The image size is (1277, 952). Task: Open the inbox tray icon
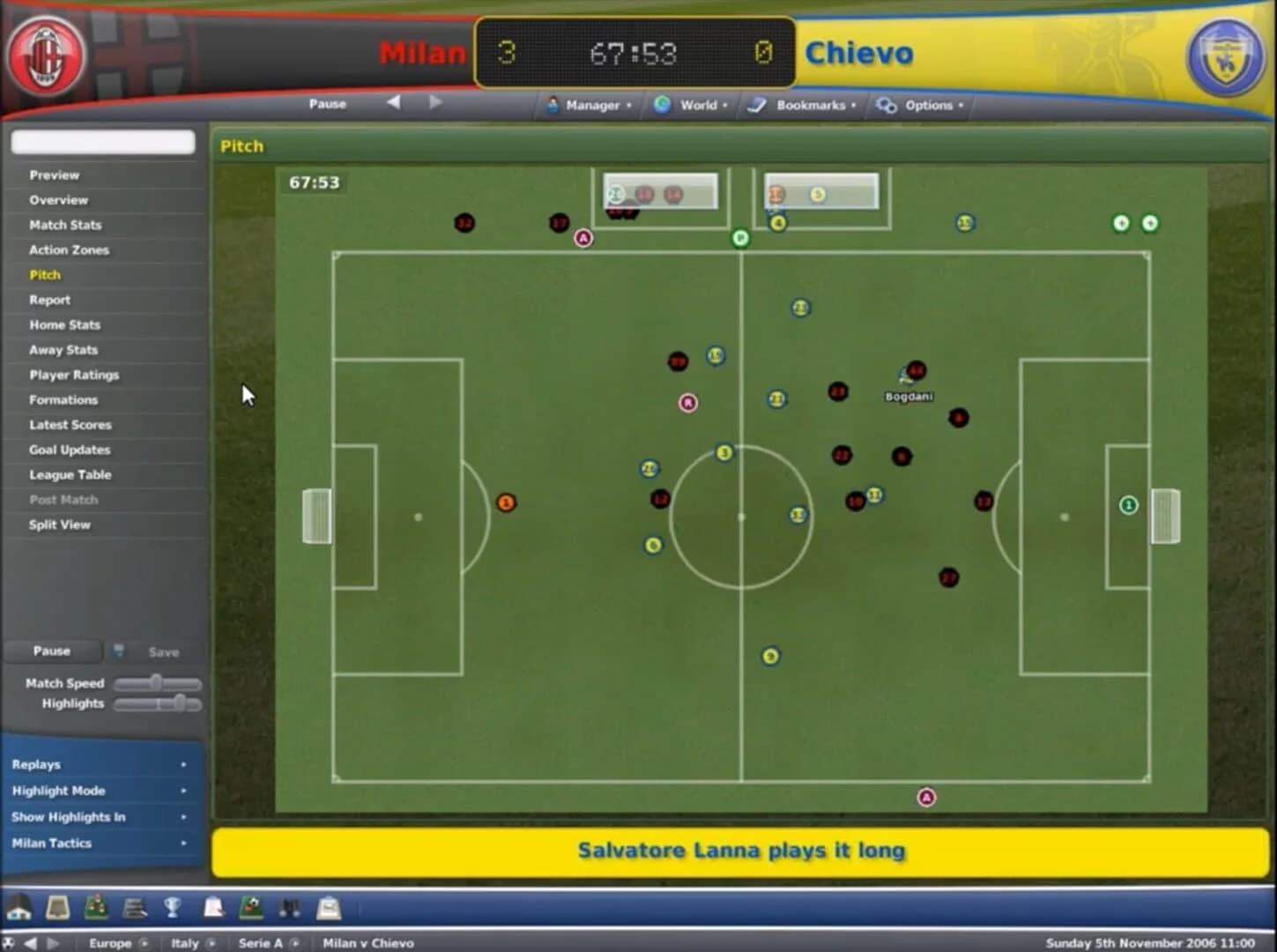[327, 906]
